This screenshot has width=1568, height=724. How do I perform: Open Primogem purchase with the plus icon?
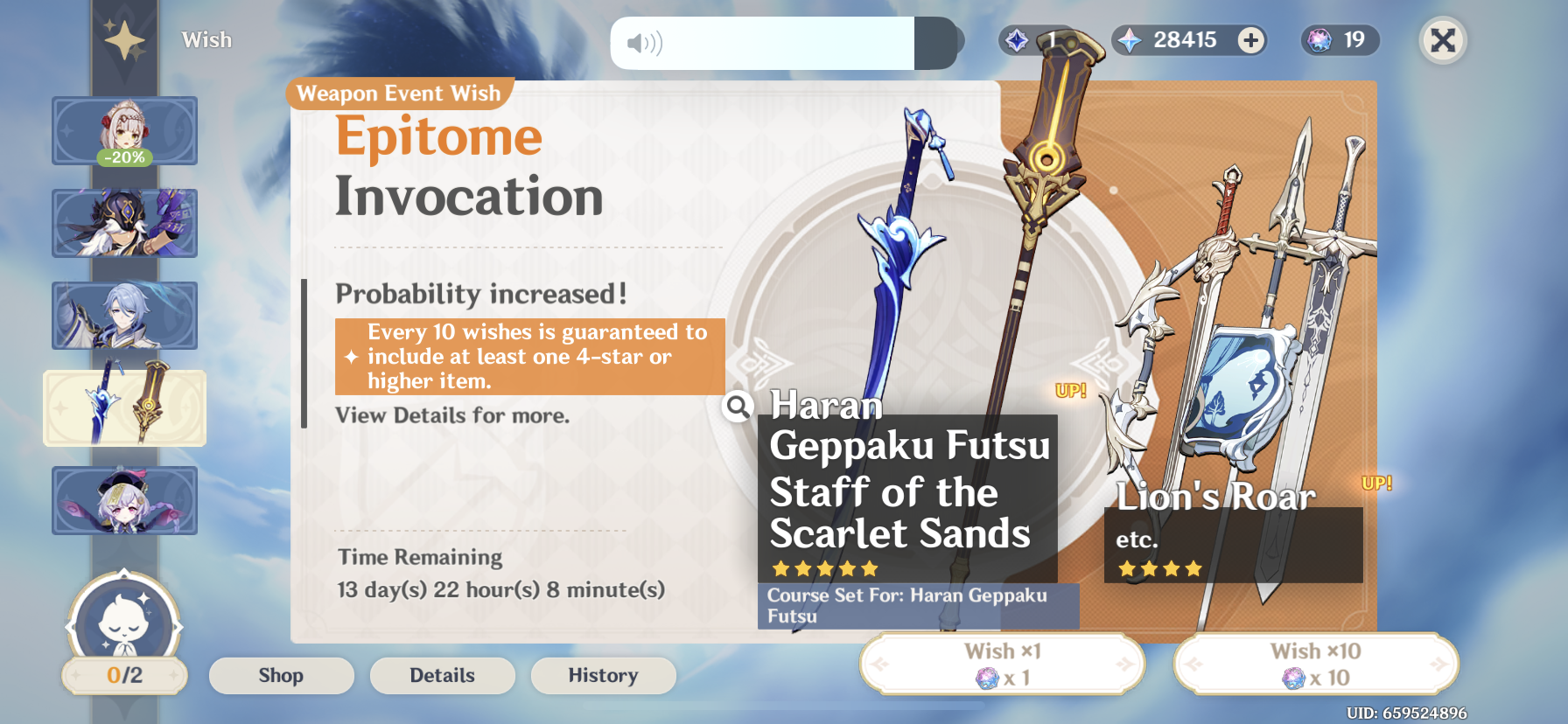pyautogui.click(x=1249, y=39)
